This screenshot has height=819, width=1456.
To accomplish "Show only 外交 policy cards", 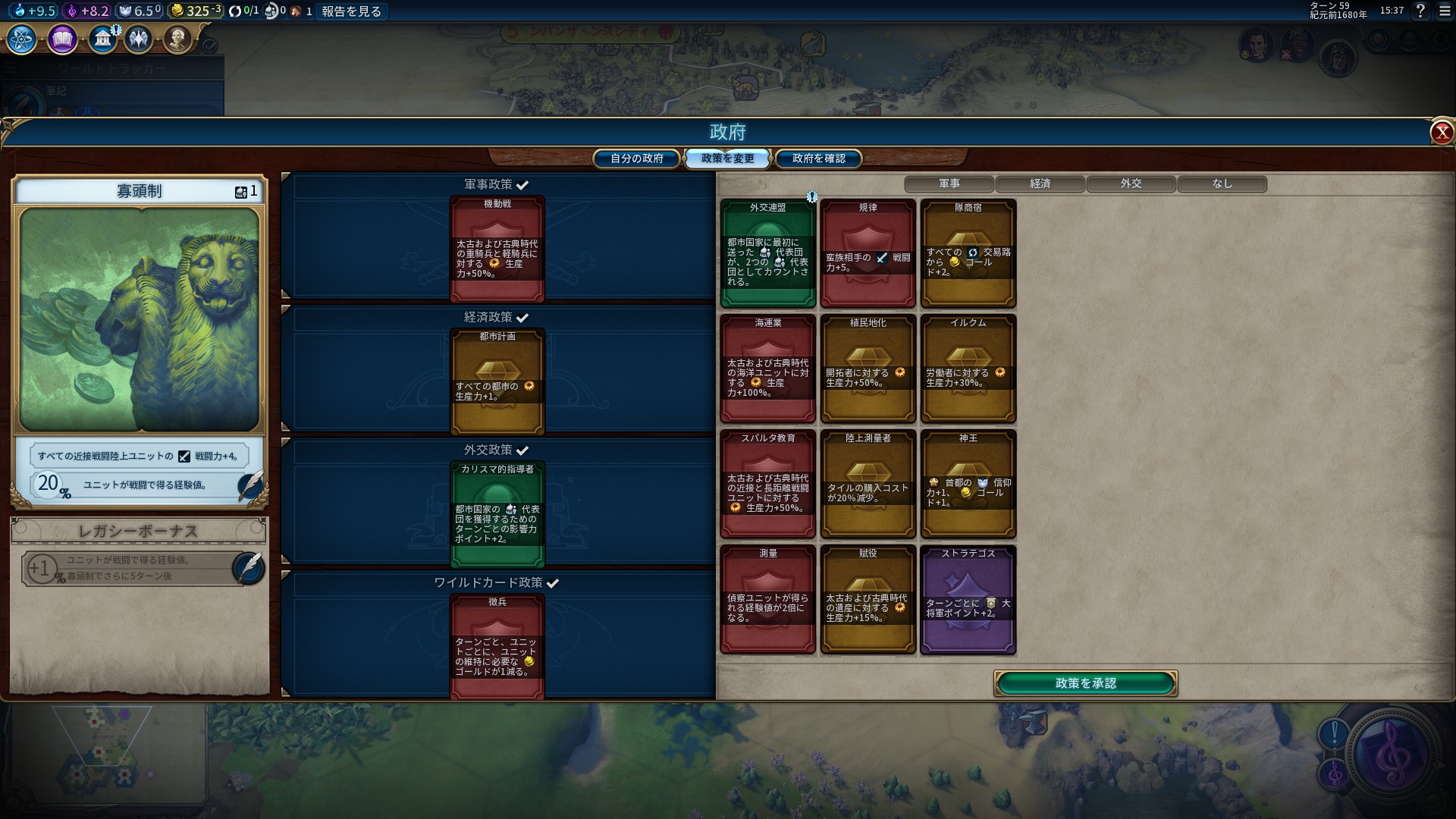I will [x=1131, y=184].
